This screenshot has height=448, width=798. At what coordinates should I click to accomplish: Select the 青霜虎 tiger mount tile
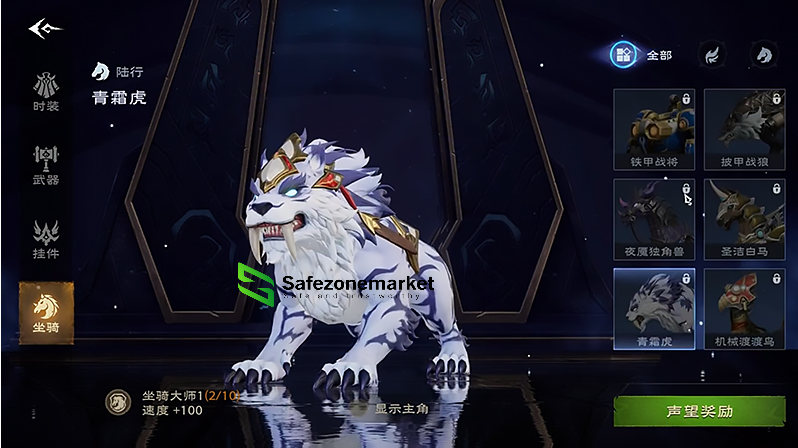[x=653, y=308]
